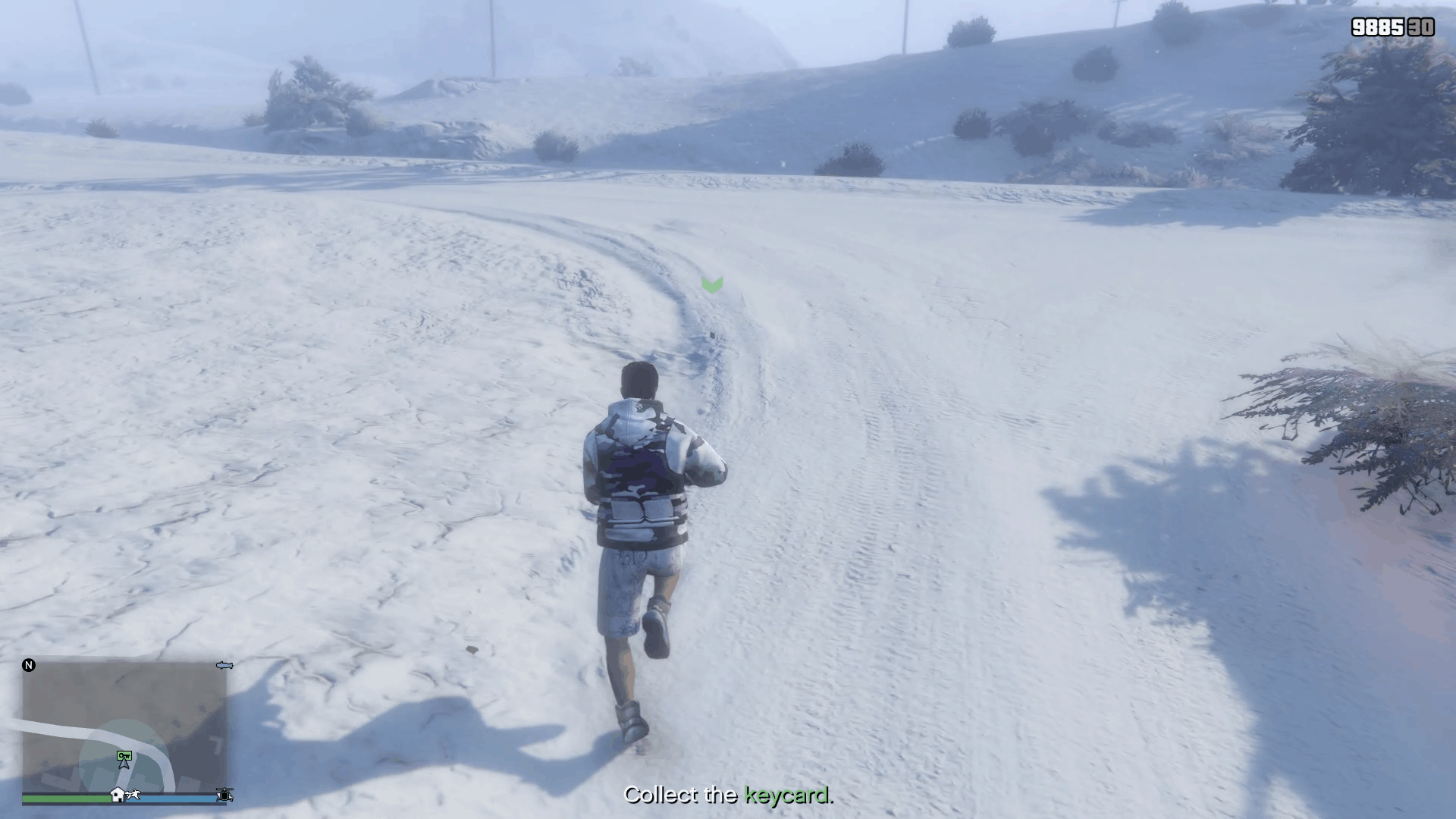Click the north compass marker on the minimap
The image size is (1456, 819).
click(29, 665)
